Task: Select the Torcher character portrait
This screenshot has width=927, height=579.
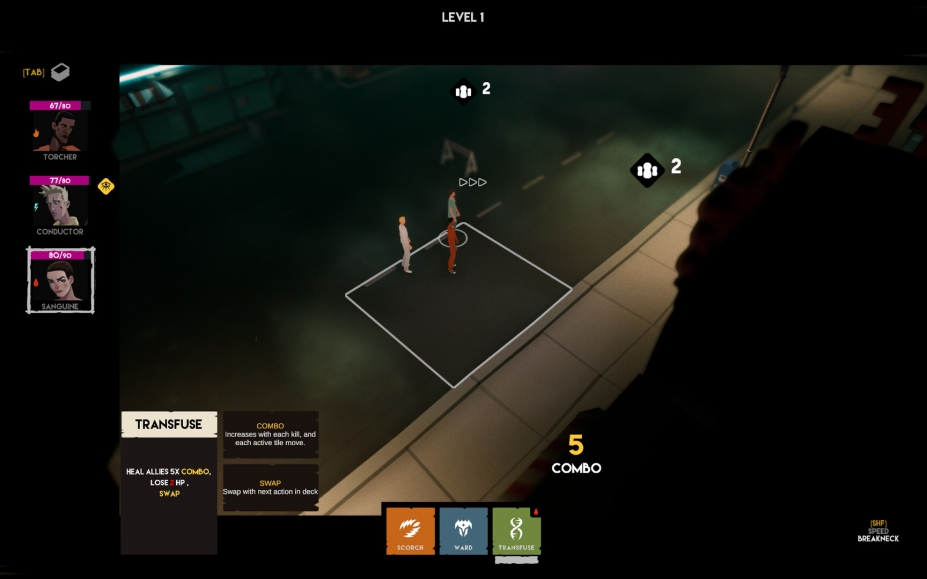Action: [x=60, y=130]
